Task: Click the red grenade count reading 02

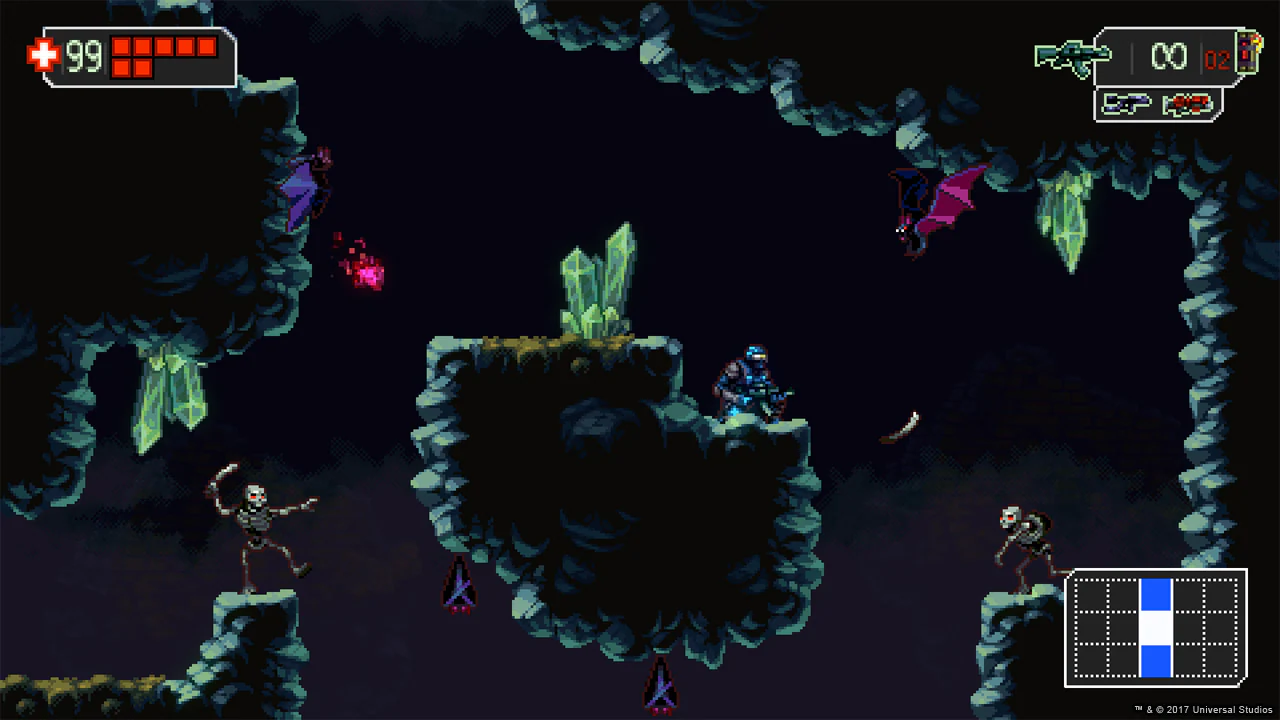Action: [x=1218, y=58]
